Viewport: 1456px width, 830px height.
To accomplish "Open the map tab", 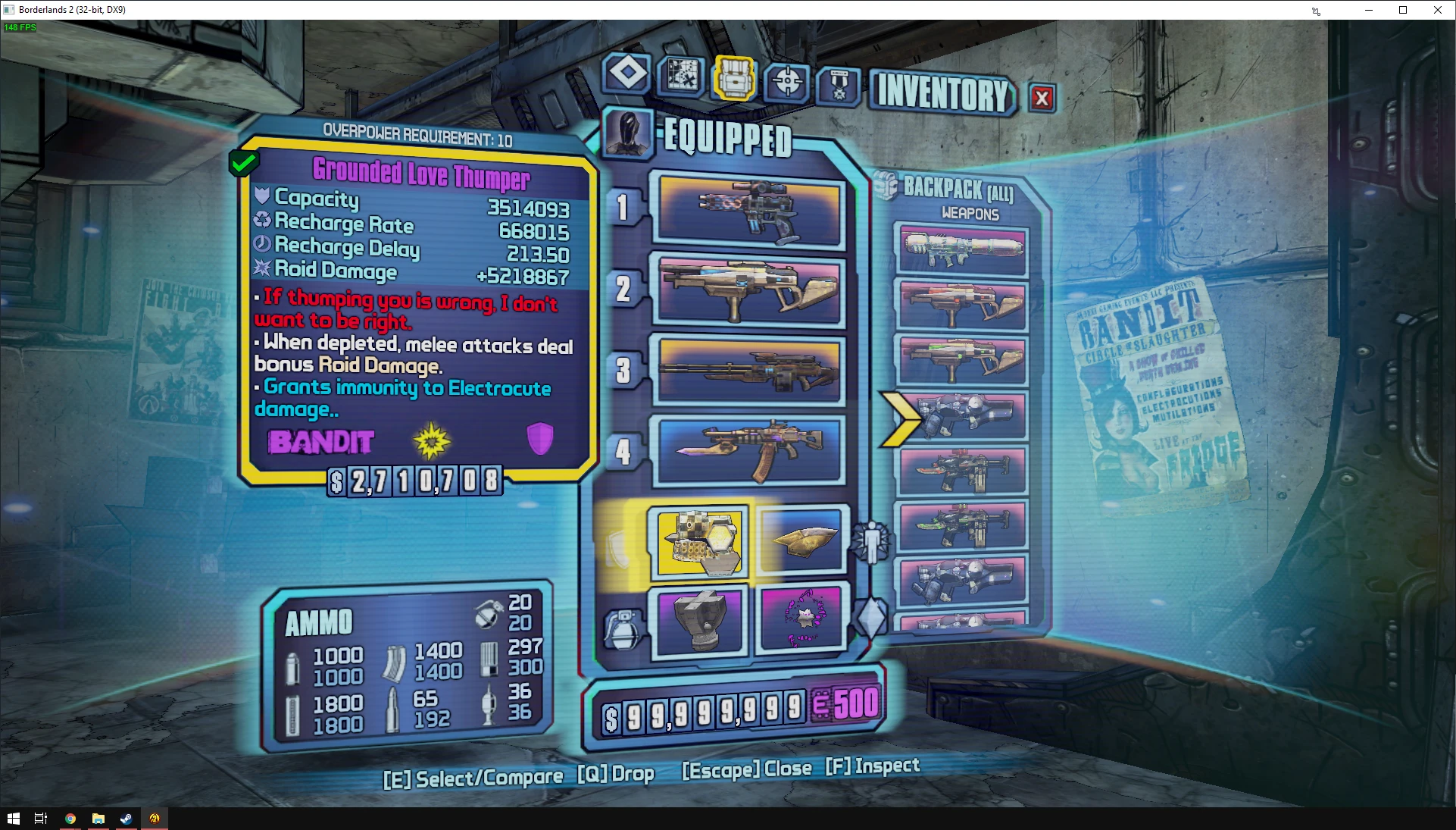I will pos(681,76).
